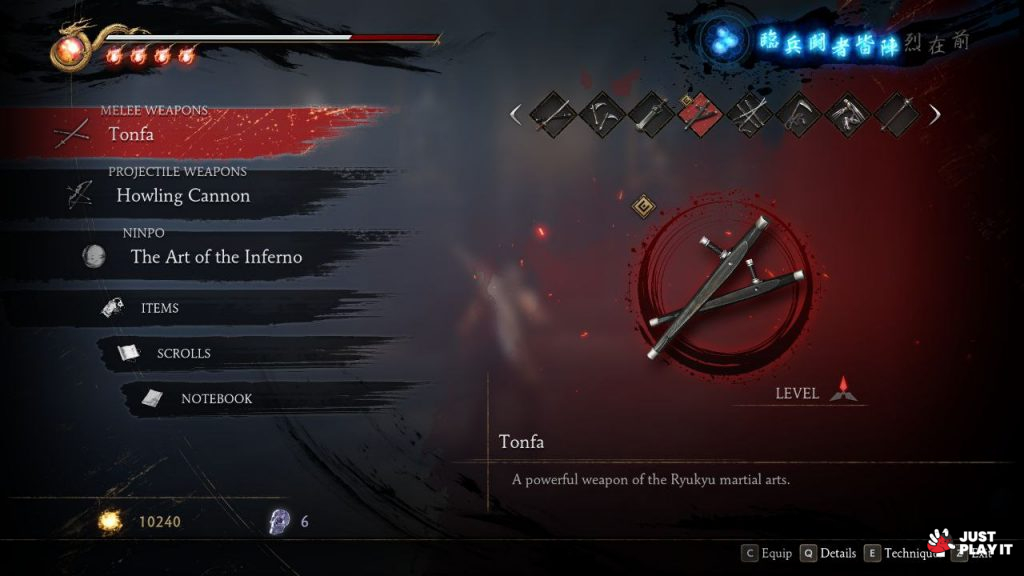Screen dimensions: 1024x576
Task: Click the Just Play It watermark logo
Action: [x=970, y=543]
